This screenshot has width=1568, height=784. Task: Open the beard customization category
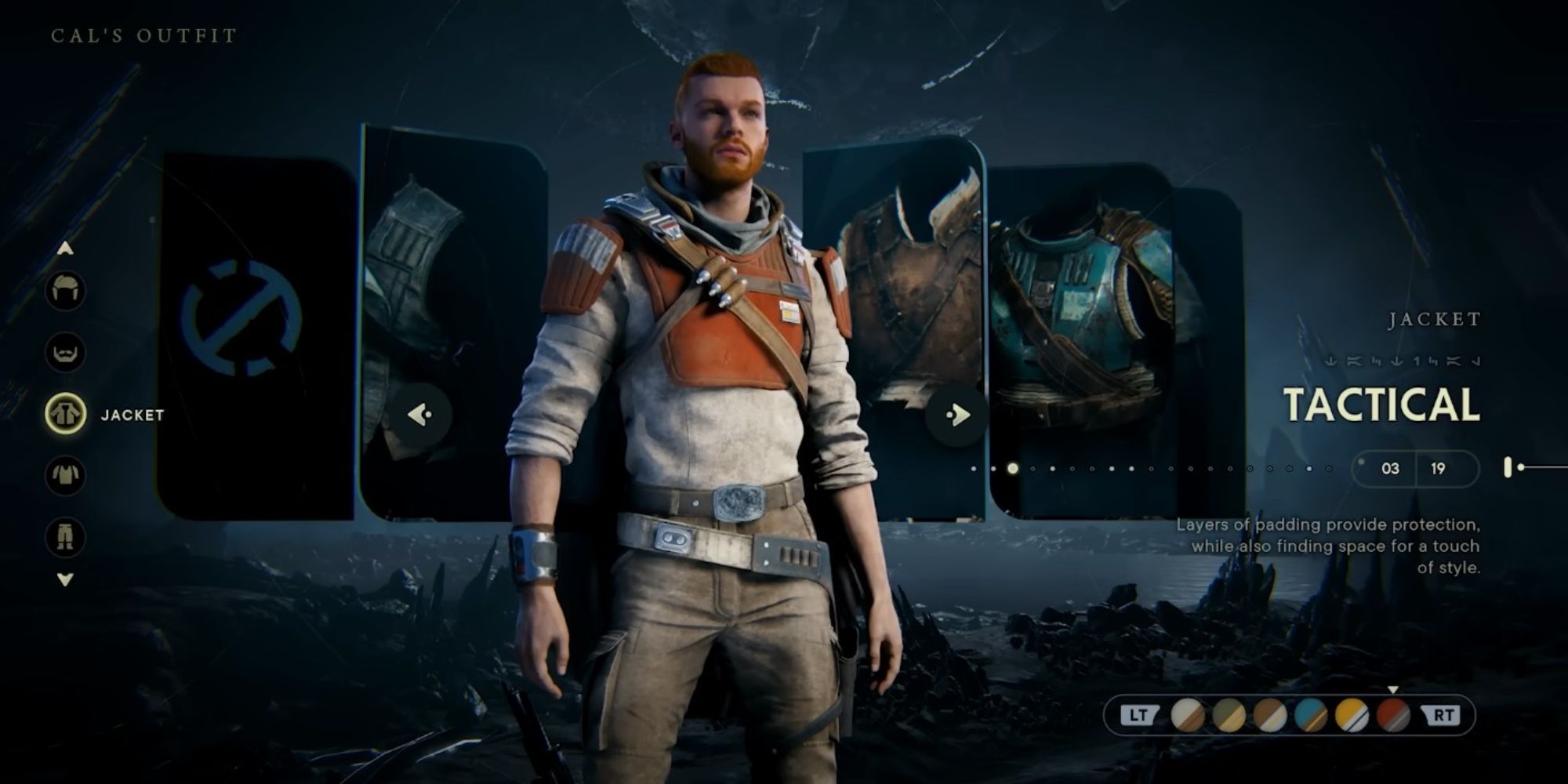click(x=67, y=353)
